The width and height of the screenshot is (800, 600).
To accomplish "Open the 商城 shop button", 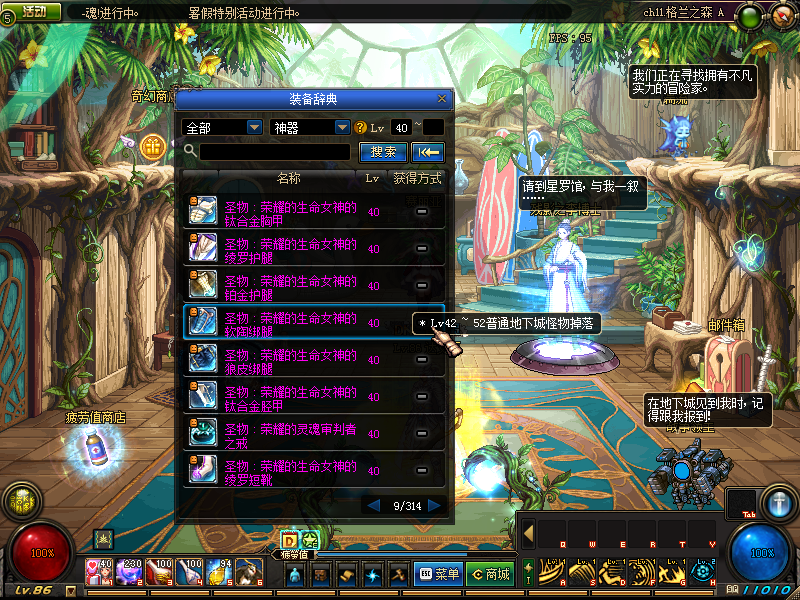I will pos(490,574).
